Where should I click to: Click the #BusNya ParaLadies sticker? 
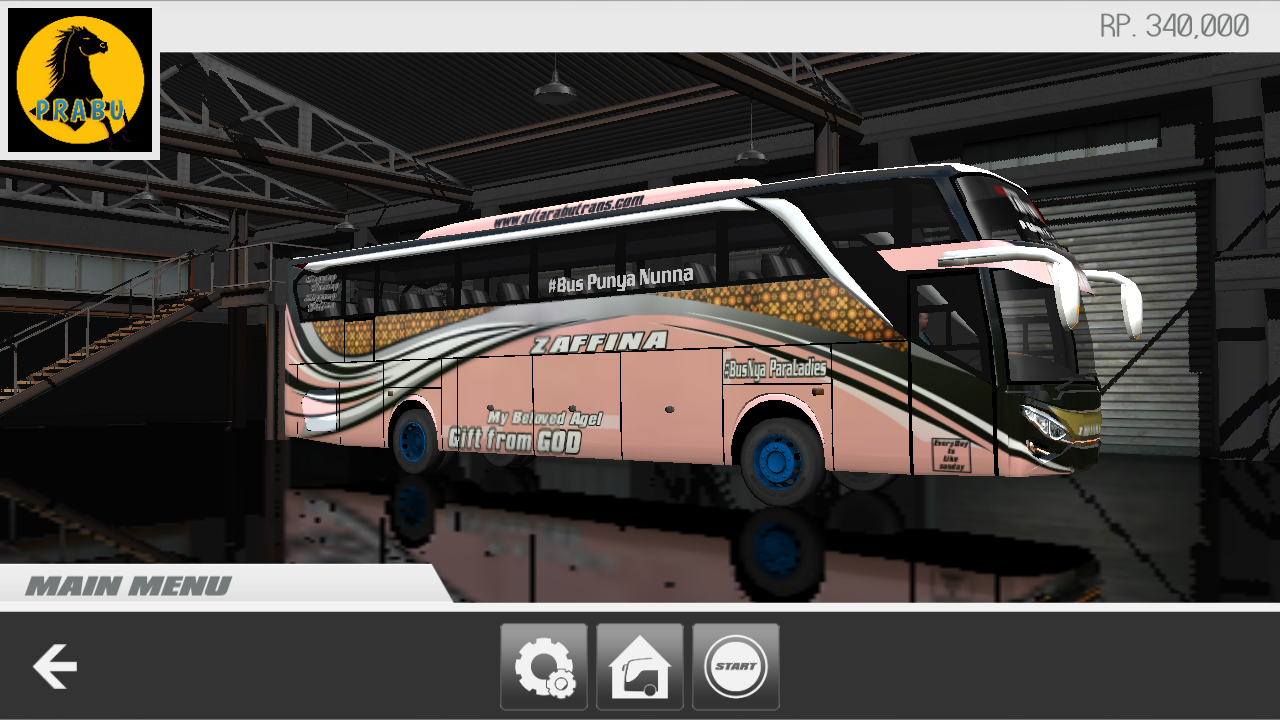[x=775, y=366]
